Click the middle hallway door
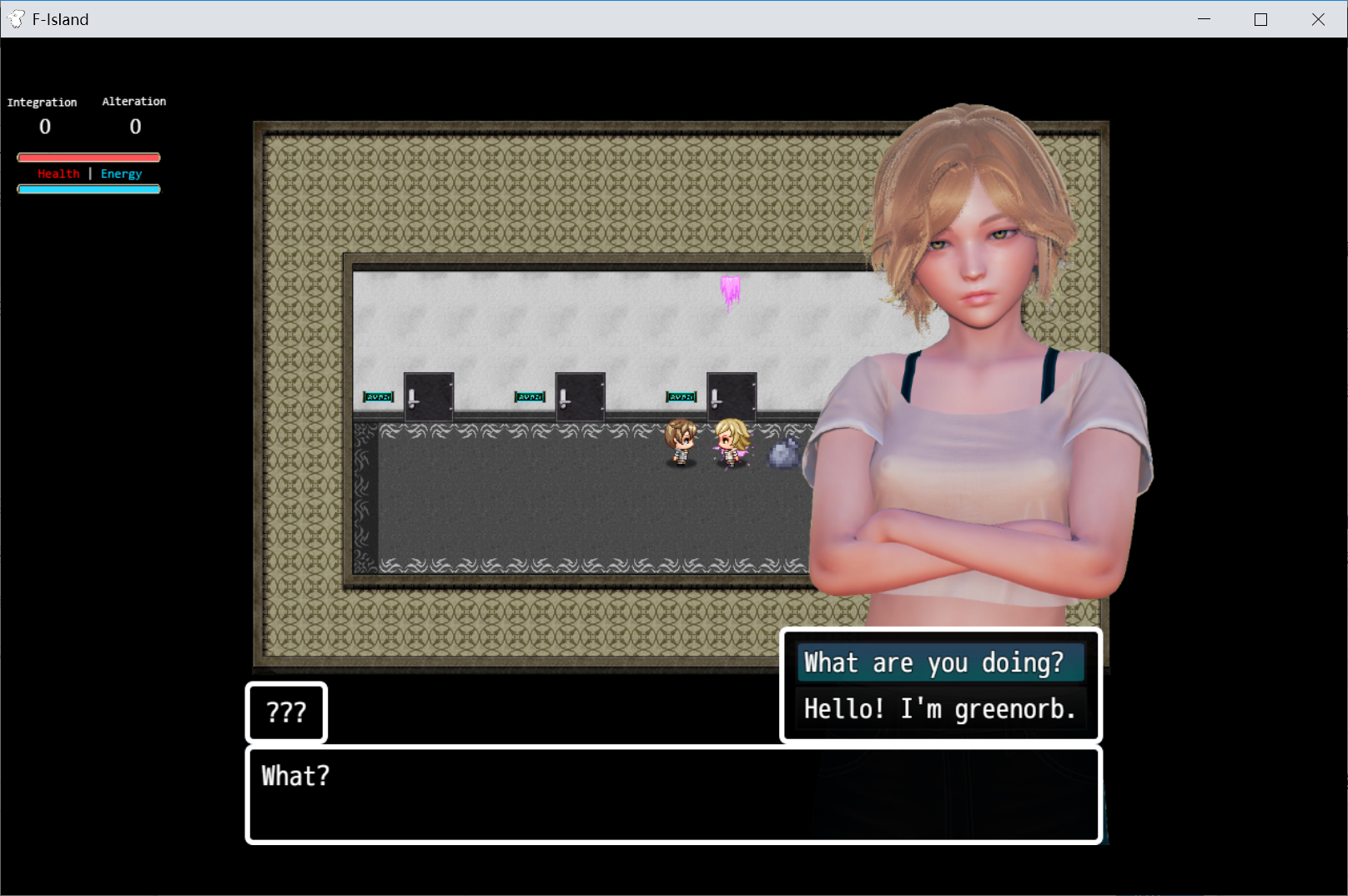Image resolution: width=1348 pixels, height=896 pixels. pos(581,396)
